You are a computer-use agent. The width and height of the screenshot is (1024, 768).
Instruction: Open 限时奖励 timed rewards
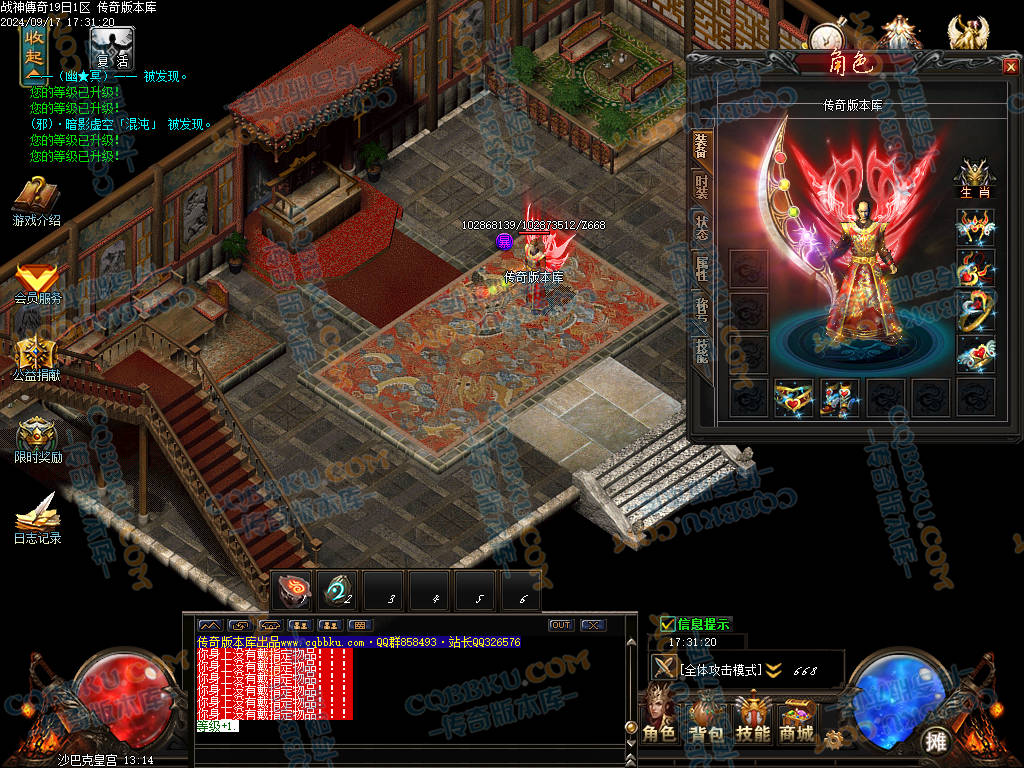pyautogui.click(x=37, y=441)
